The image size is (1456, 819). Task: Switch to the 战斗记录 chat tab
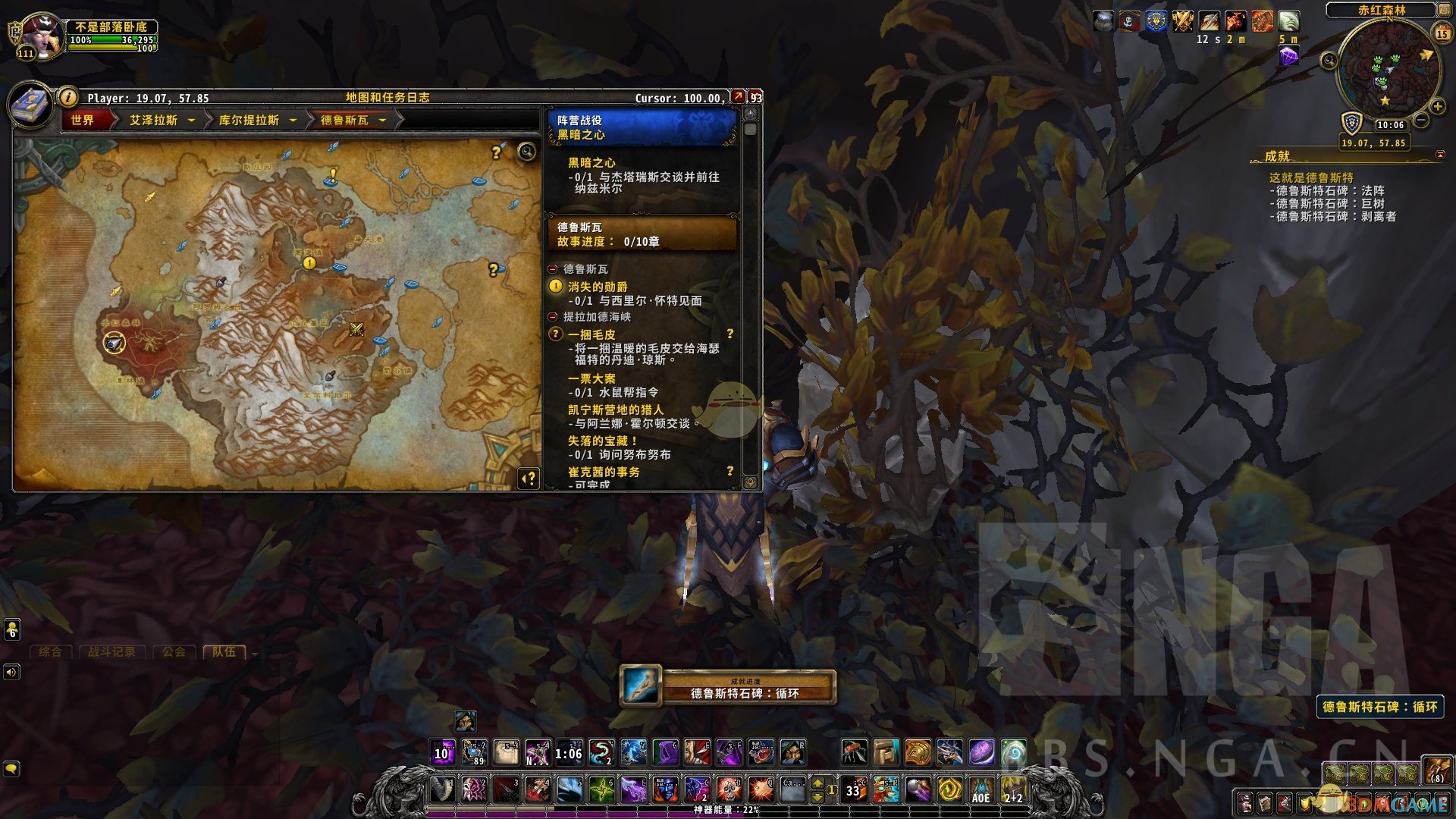tap(112, 651)
